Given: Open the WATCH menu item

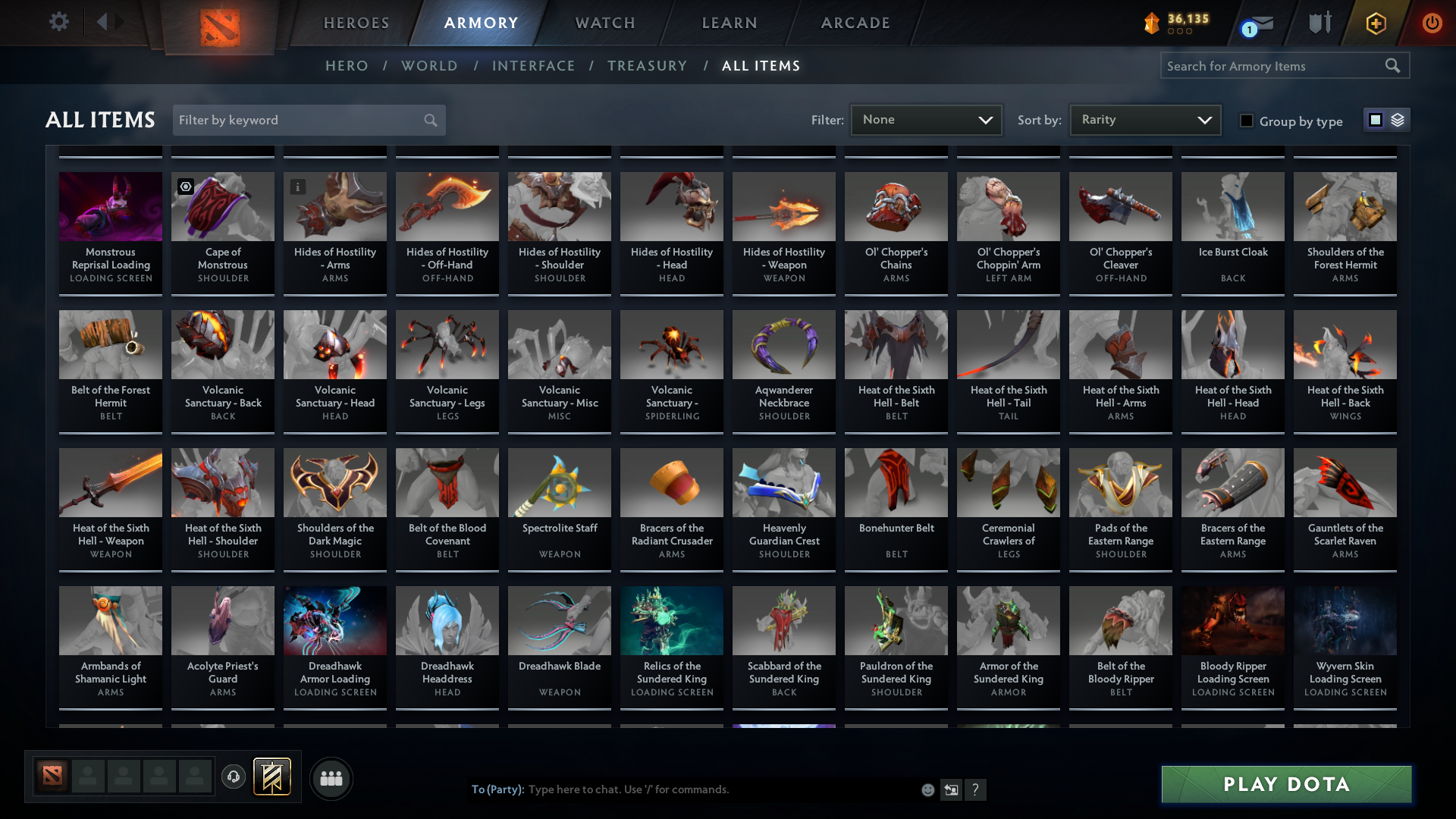Looking at the screenshot, I should click(x=604, y=23).
